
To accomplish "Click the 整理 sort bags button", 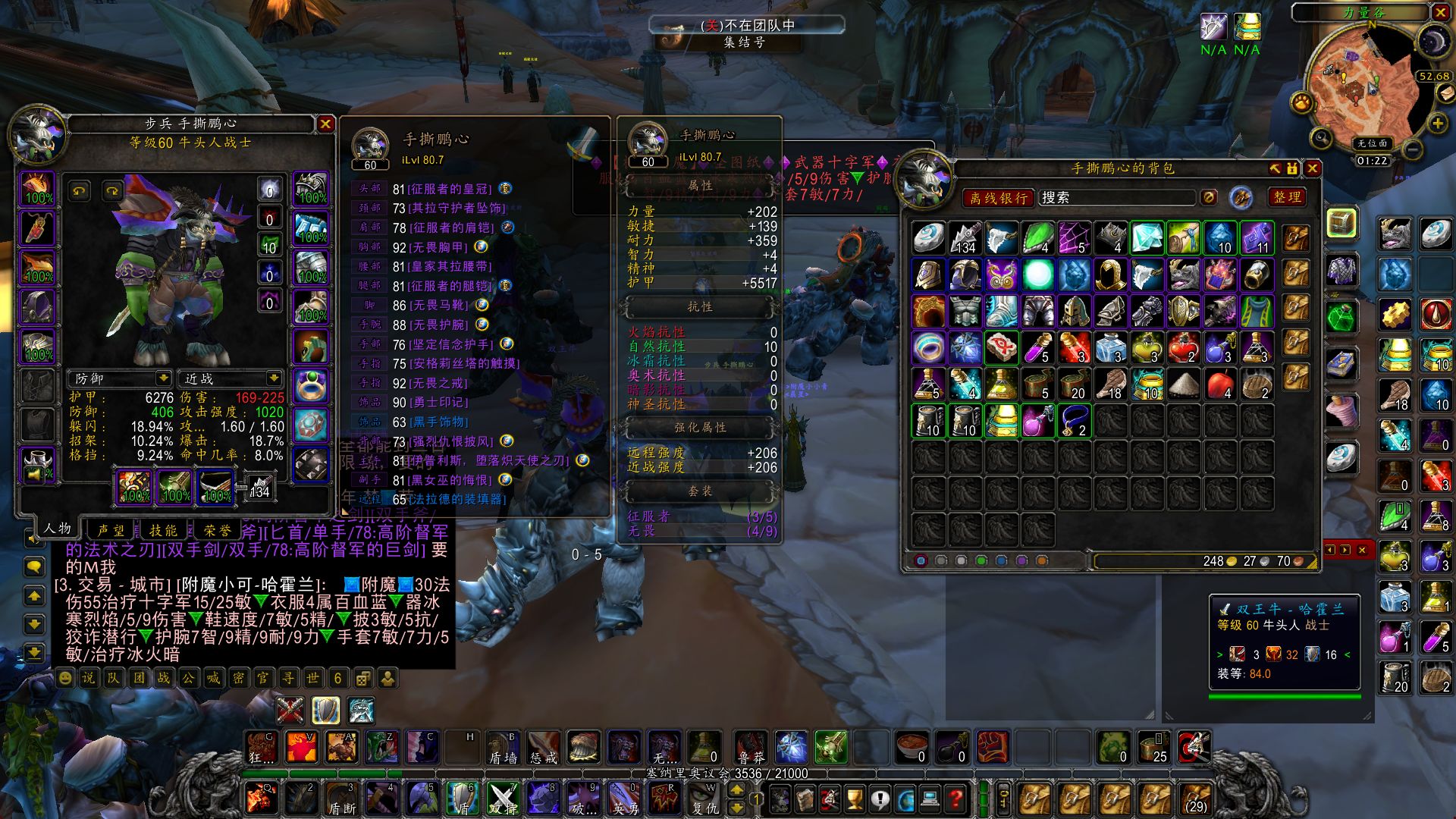I will pos(1287,197).
